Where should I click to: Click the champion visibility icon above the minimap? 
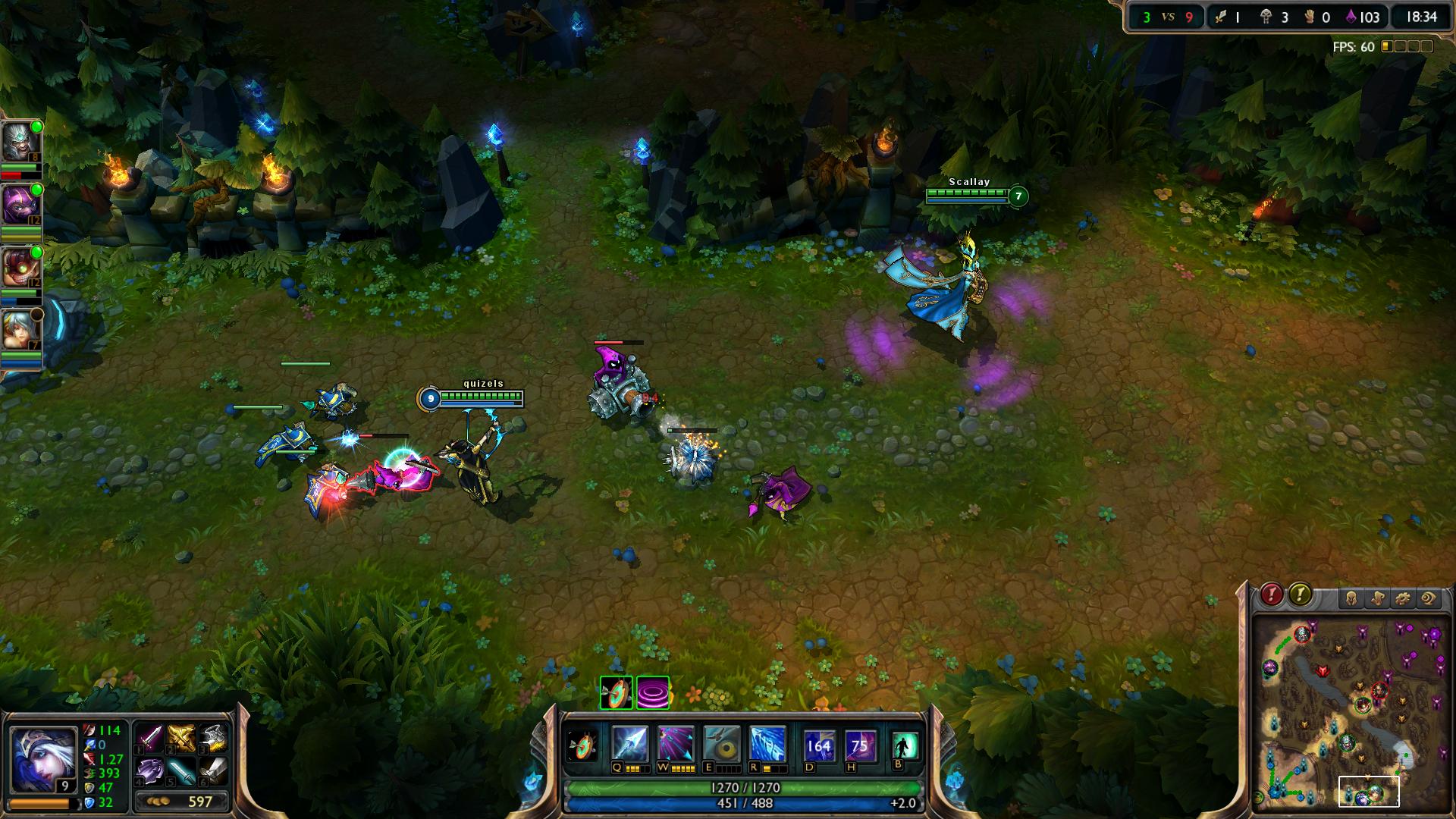(x=1353, y=597)
